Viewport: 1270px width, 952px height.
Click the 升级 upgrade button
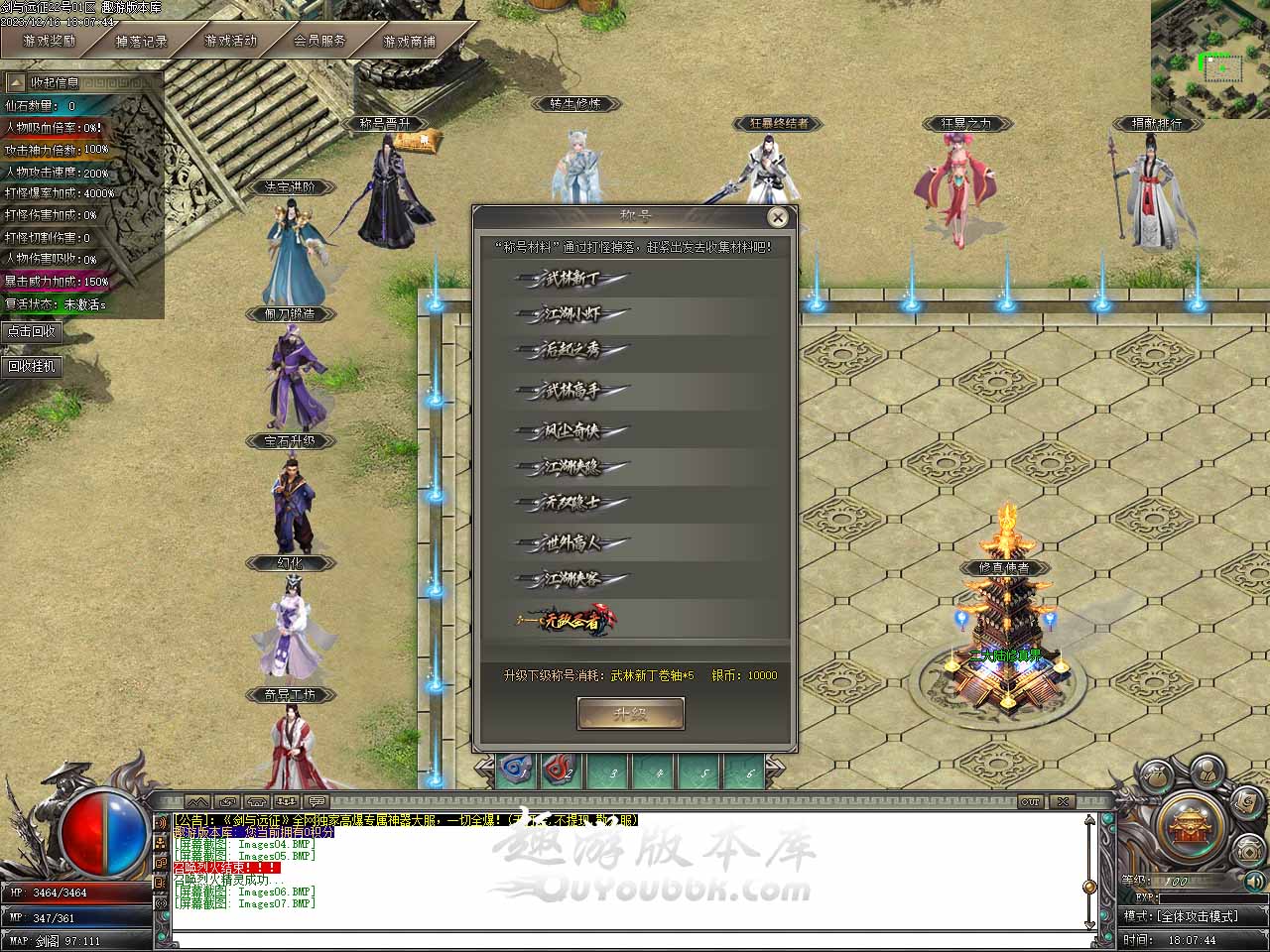631,713
